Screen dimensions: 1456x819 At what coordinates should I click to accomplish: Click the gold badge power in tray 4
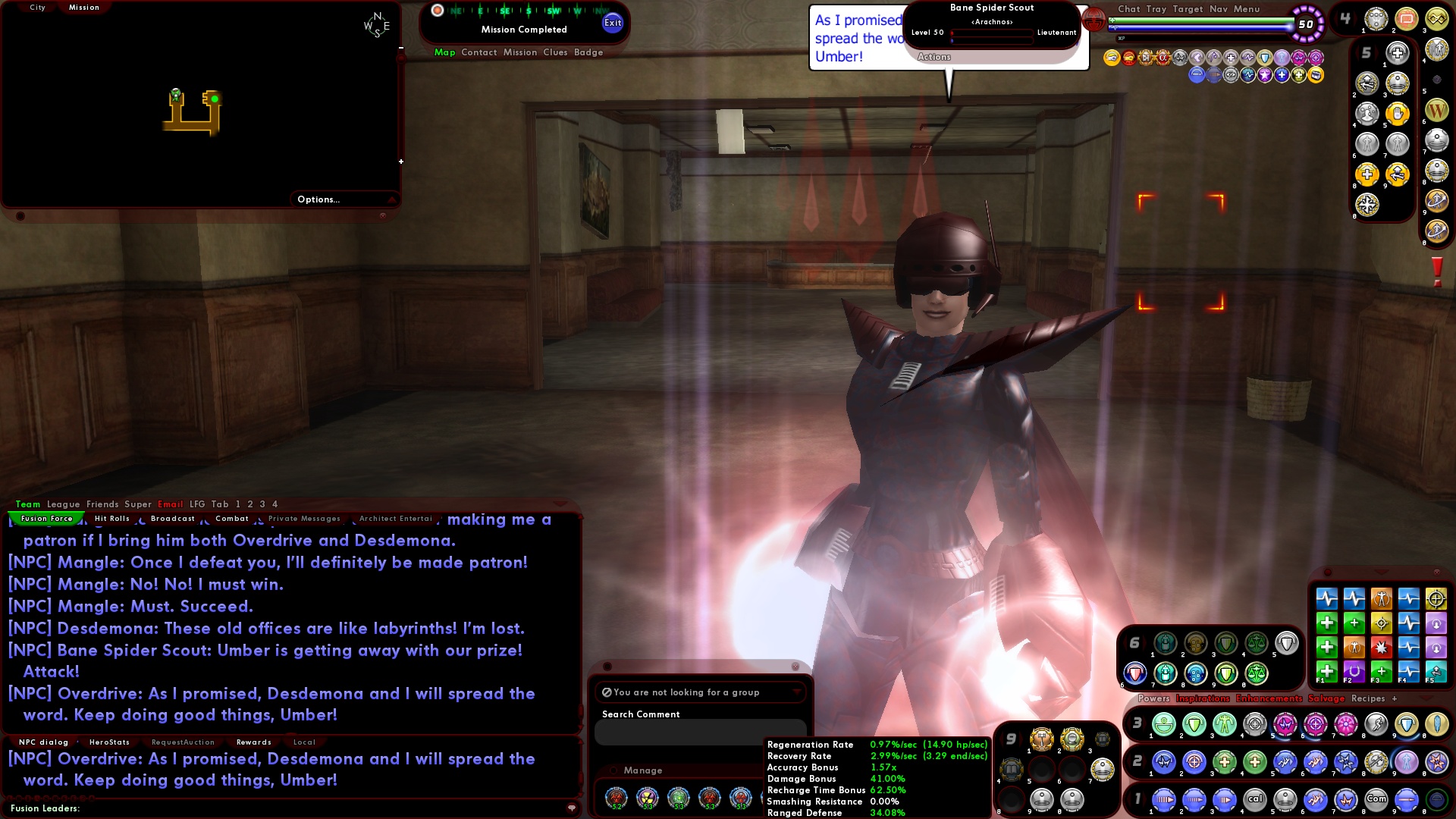tap(1438, 19)
